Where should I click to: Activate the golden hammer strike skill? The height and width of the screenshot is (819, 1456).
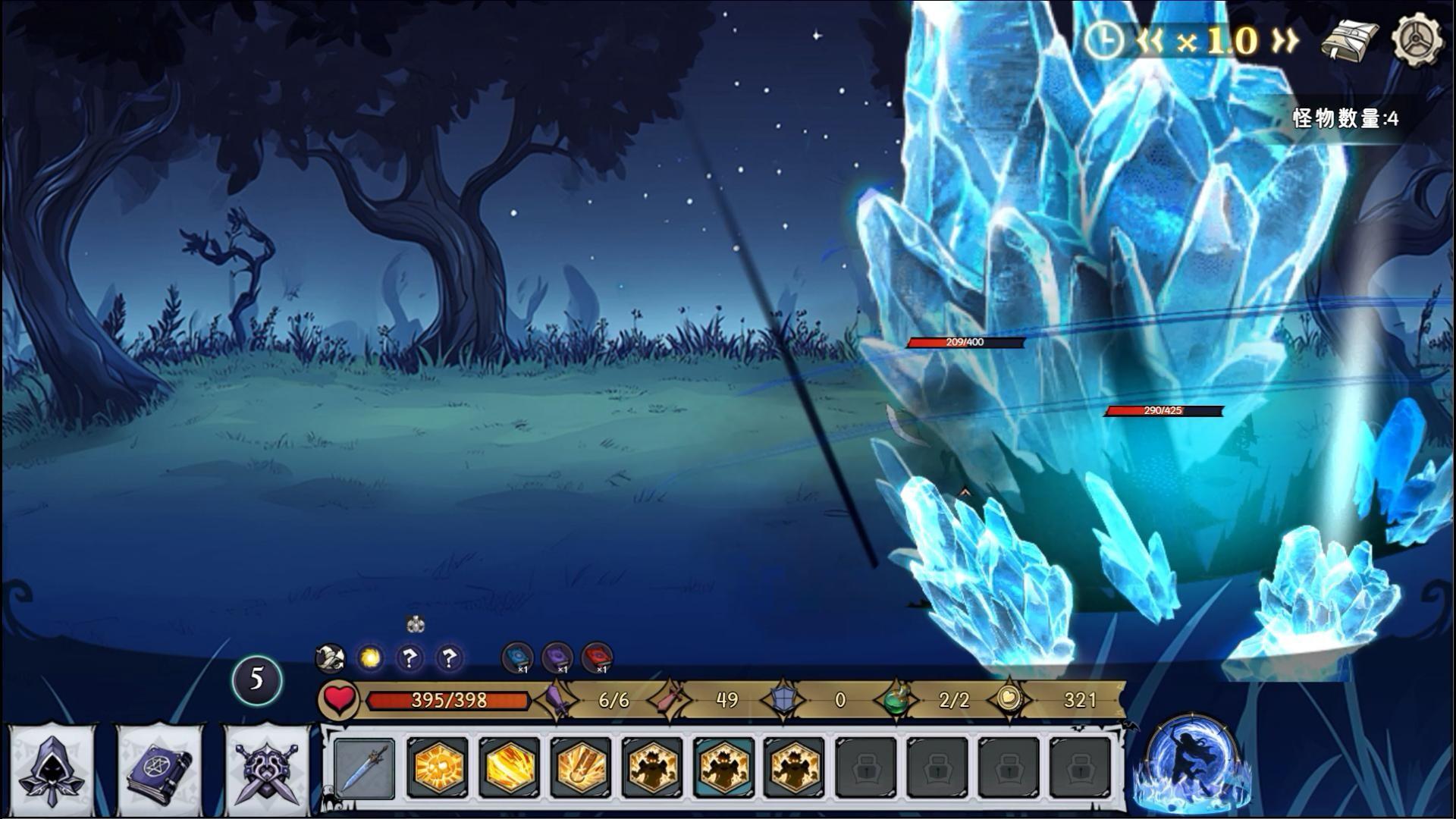pyautogui.click(x=581, y=768)
